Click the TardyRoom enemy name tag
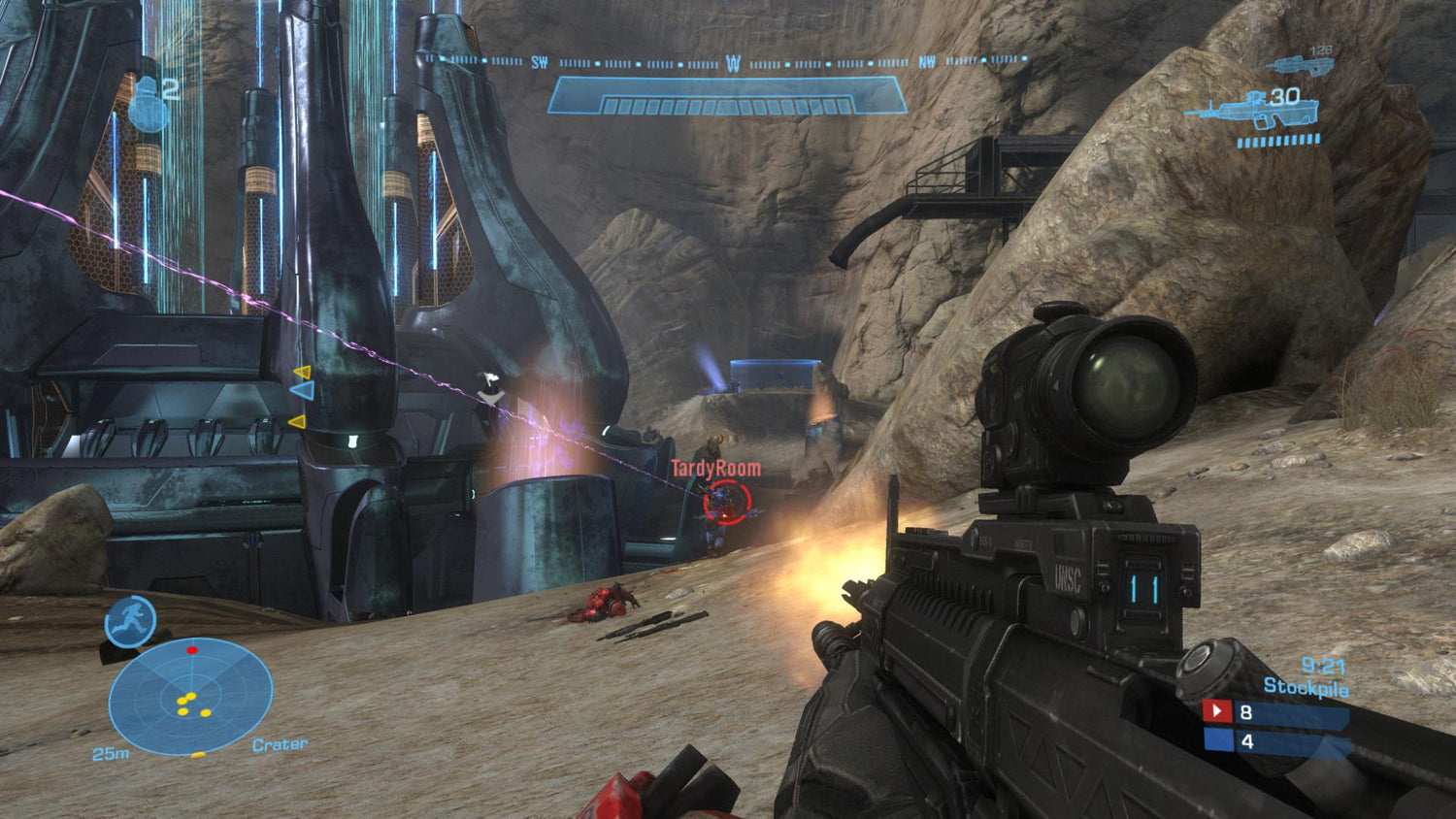Screen dimensions: 1456x819 (x=716, y=469)
